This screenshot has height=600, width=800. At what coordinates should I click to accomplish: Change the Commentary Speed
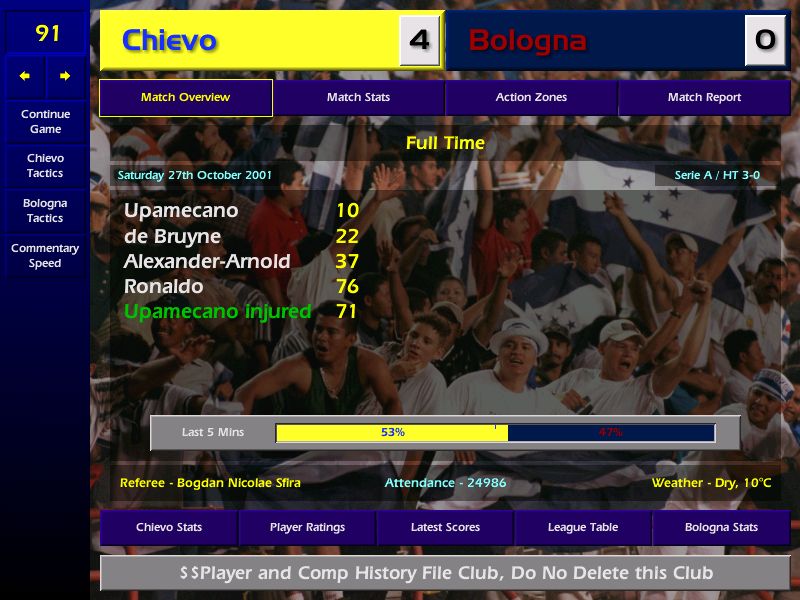point(45,256)
